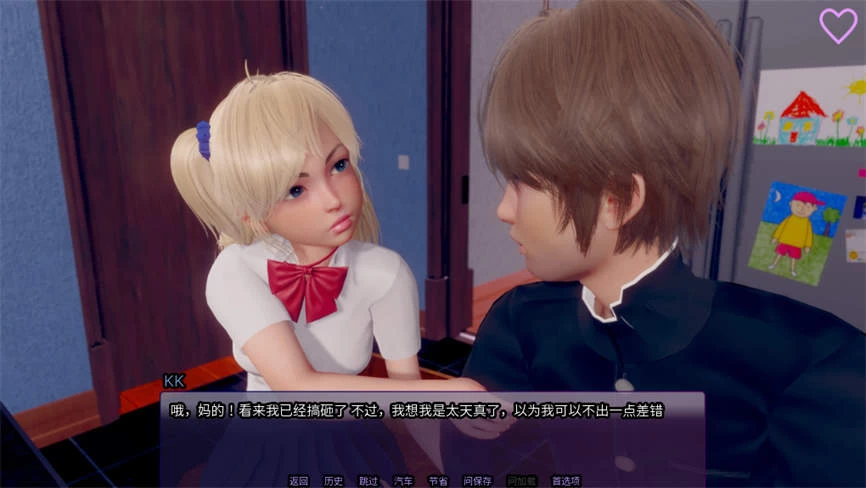Open 首选项 (Preferences)

tap(566, 481)
